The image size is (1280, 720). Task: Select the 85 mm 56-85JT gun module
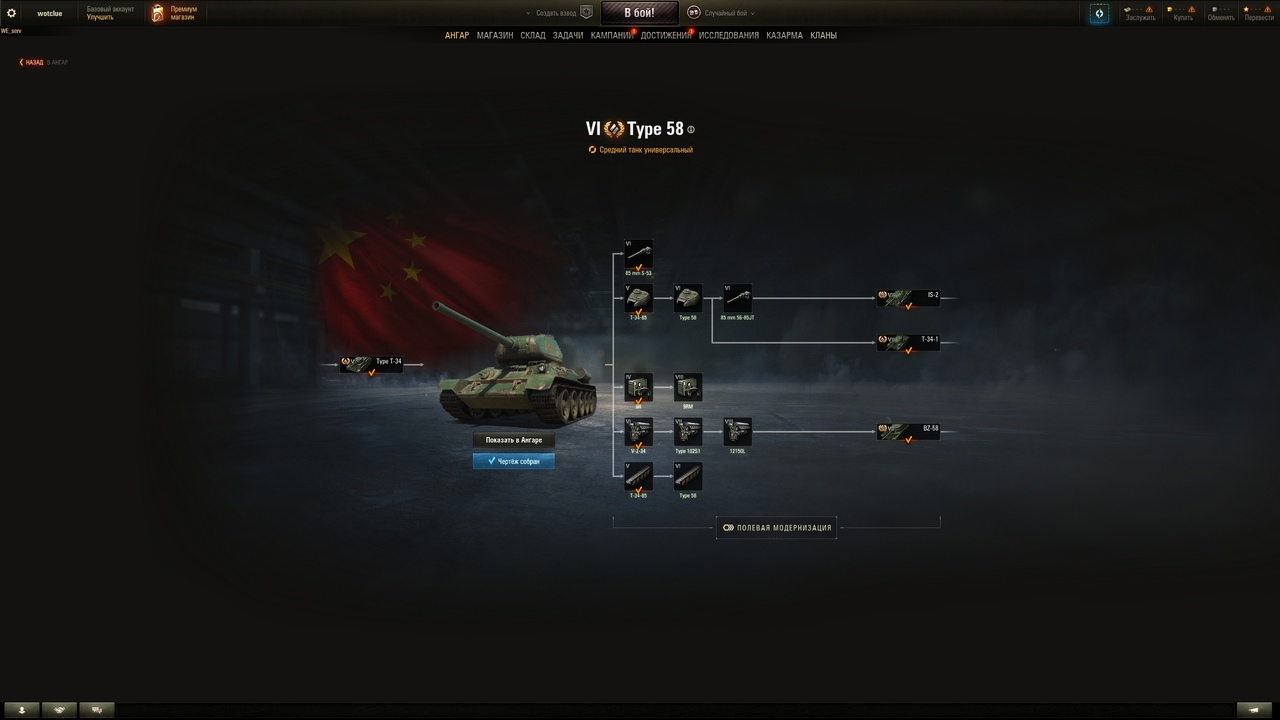coord(737,298)
